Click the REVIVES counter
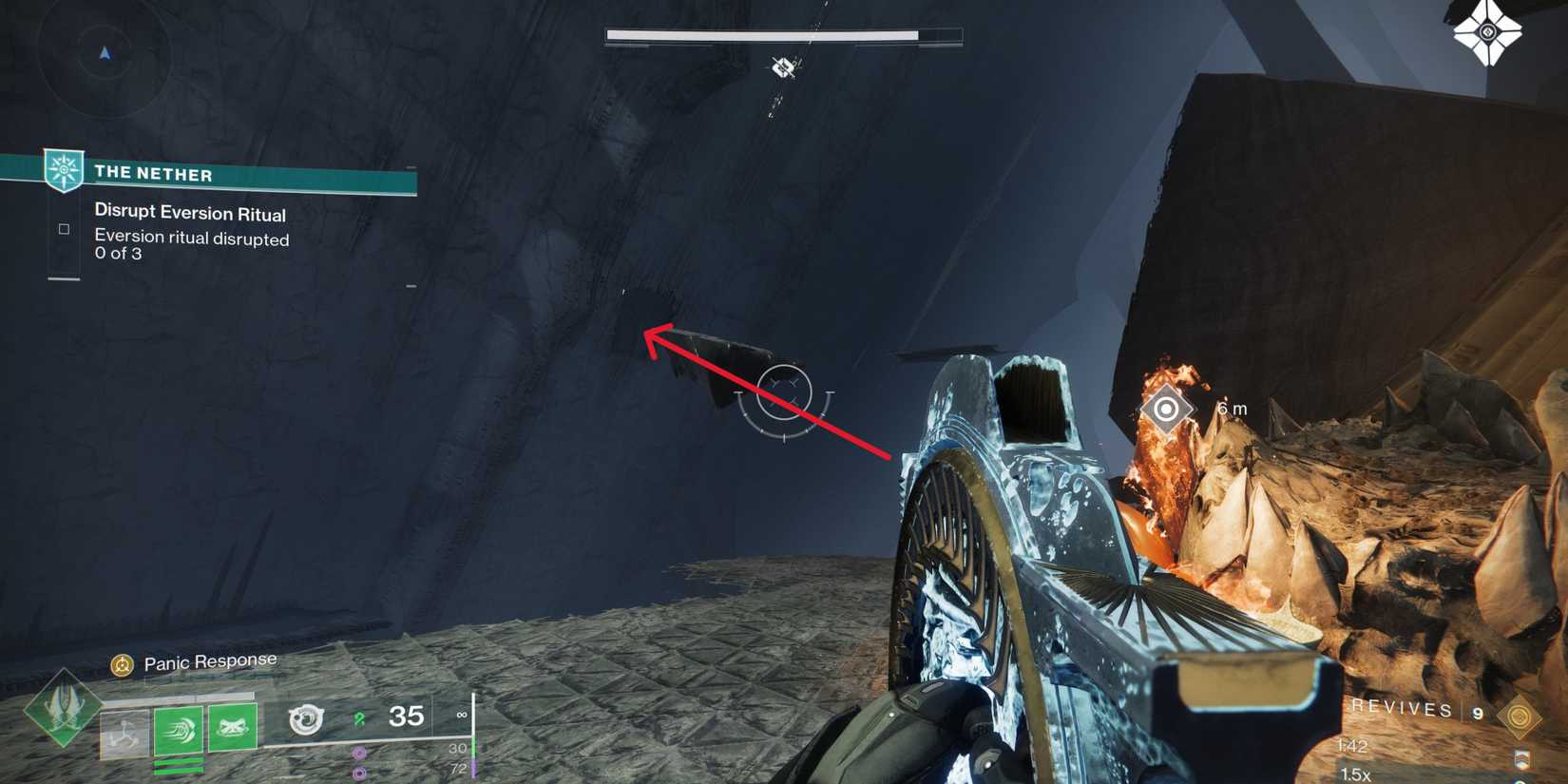 tap(1402, 709)
